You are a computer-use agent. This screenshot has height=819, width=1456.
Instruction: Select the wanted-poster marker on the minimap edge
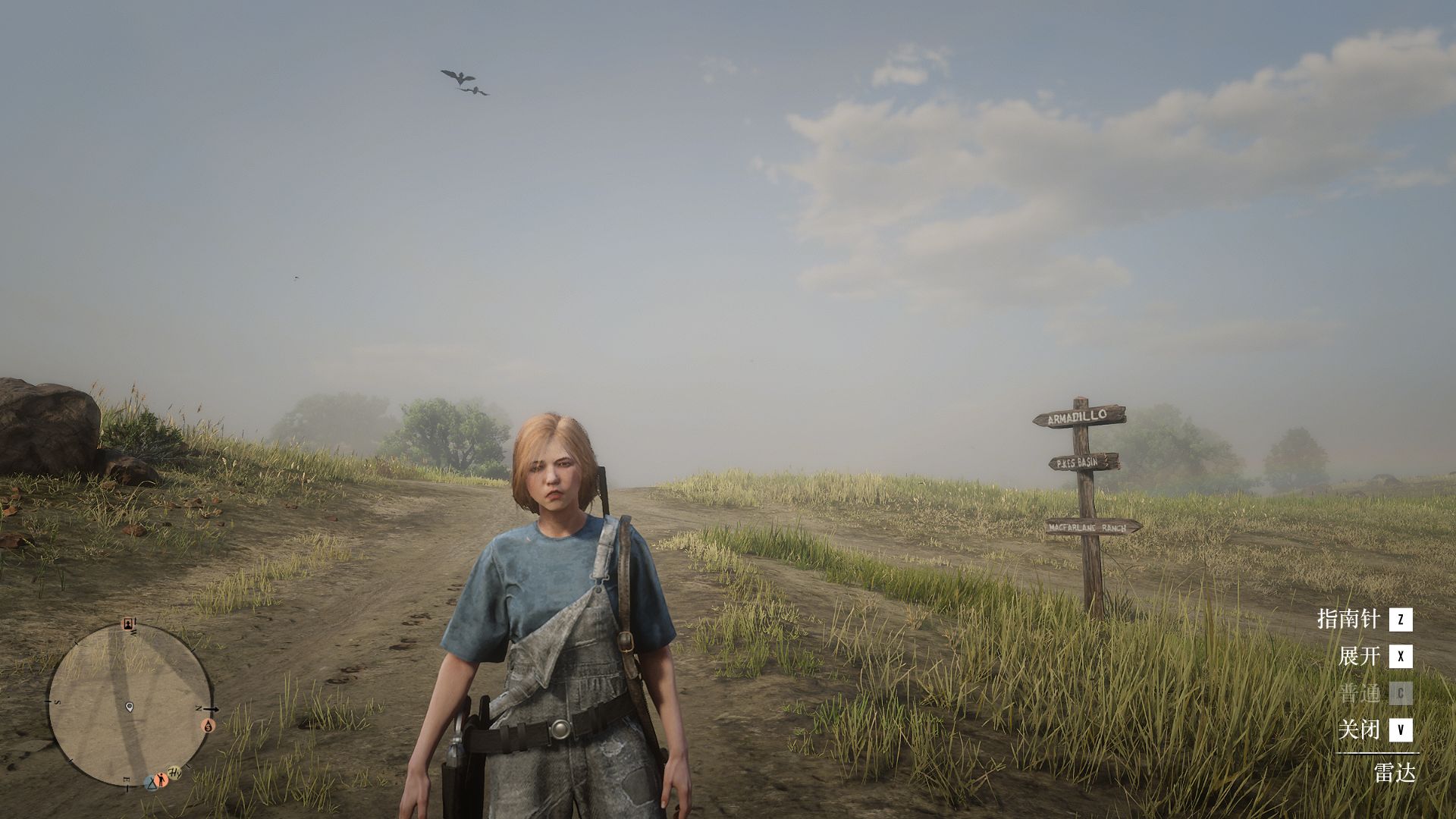(x=128, y=624)
